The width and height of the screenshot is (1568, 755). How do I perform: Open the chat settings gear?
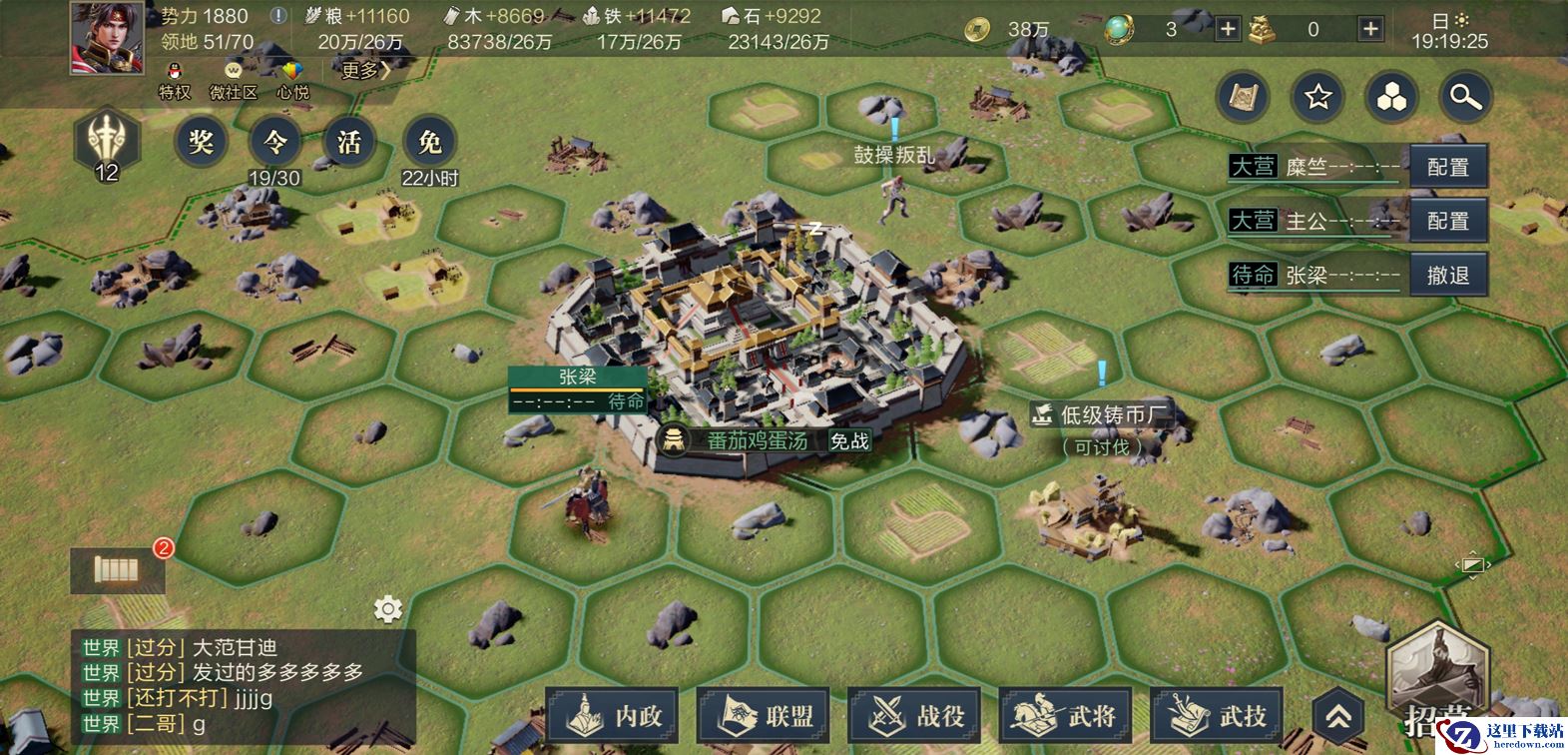coord(387,608)
